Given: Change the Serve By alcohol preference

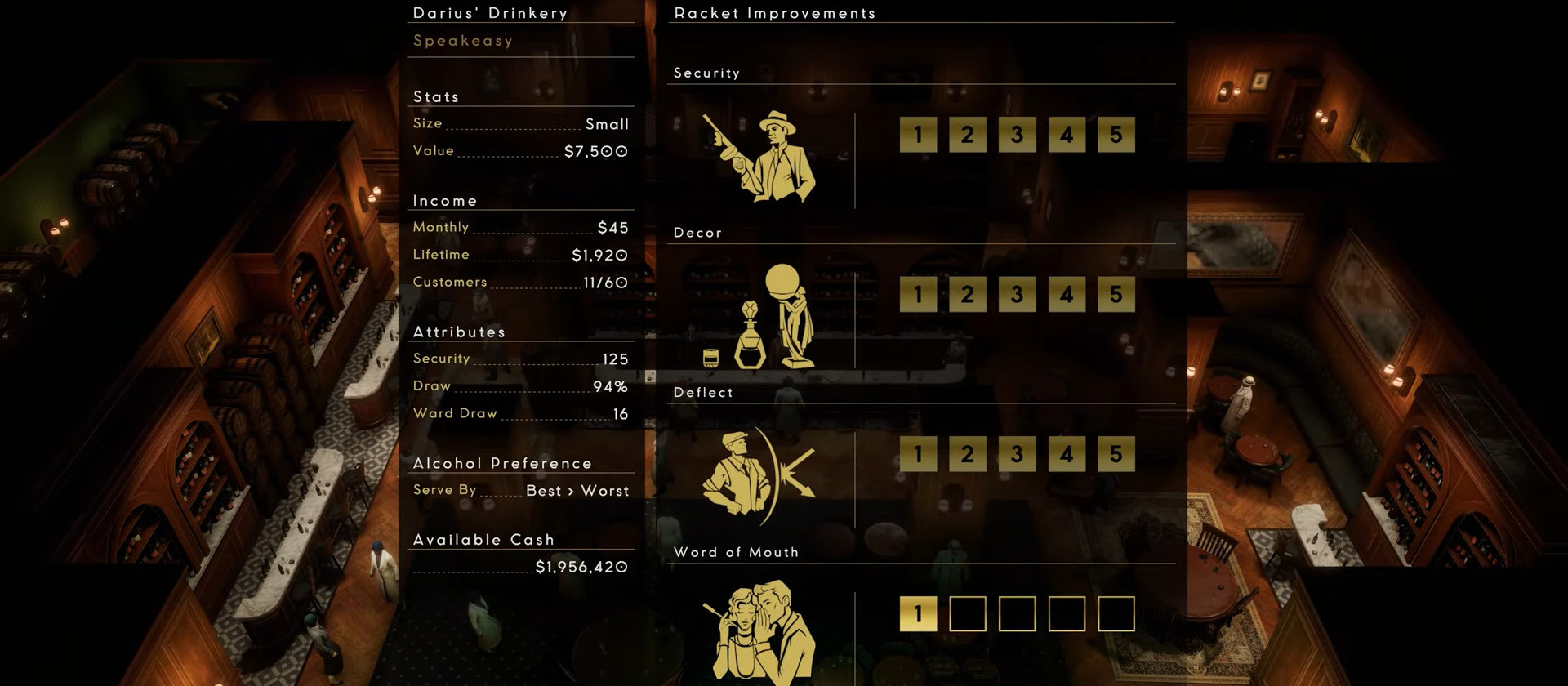Looking at the screenshot, I should click(x=577, y=491).
